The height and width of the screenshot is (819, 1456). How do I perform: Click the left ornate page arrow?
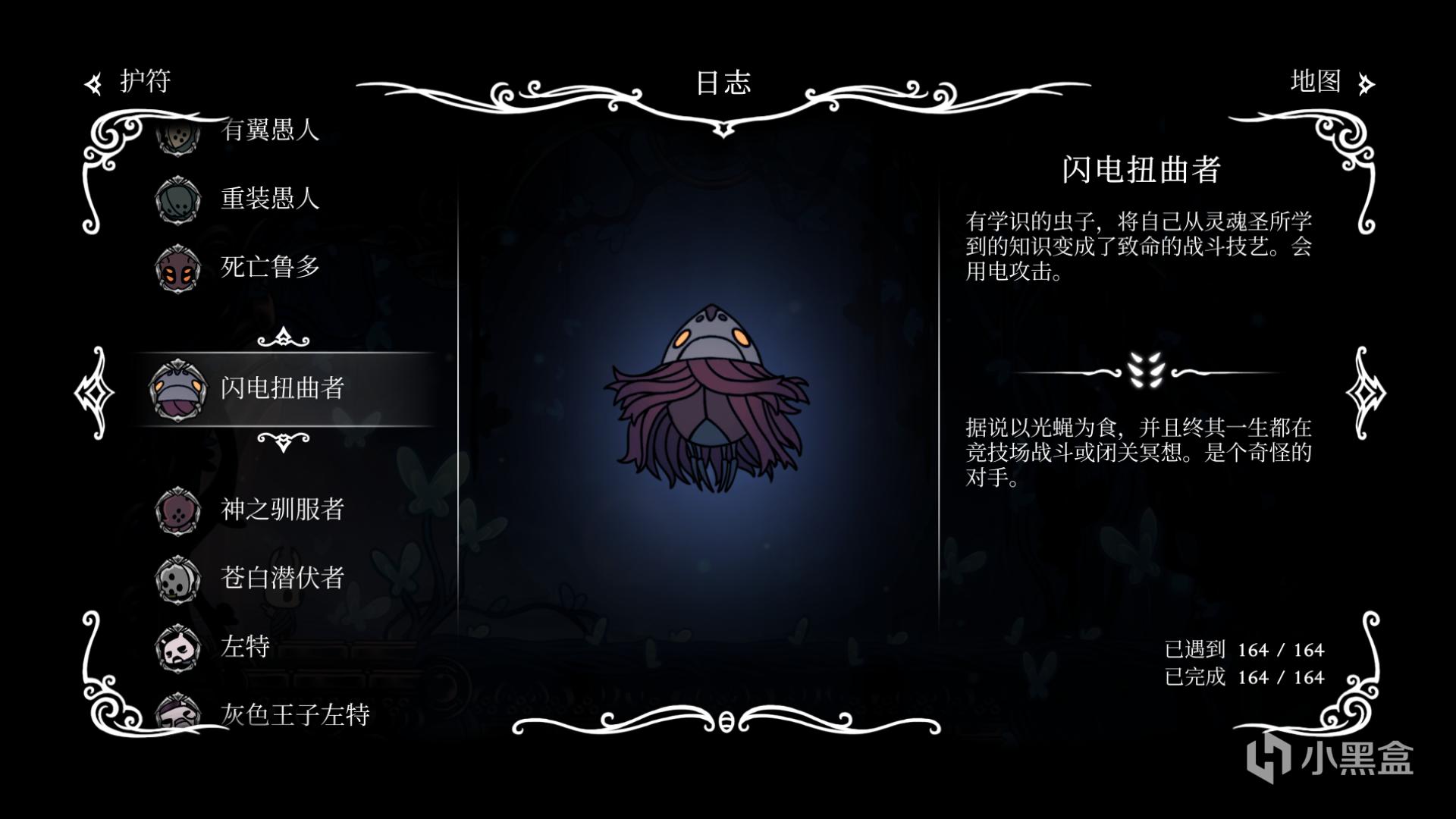[x=96, y=392]
